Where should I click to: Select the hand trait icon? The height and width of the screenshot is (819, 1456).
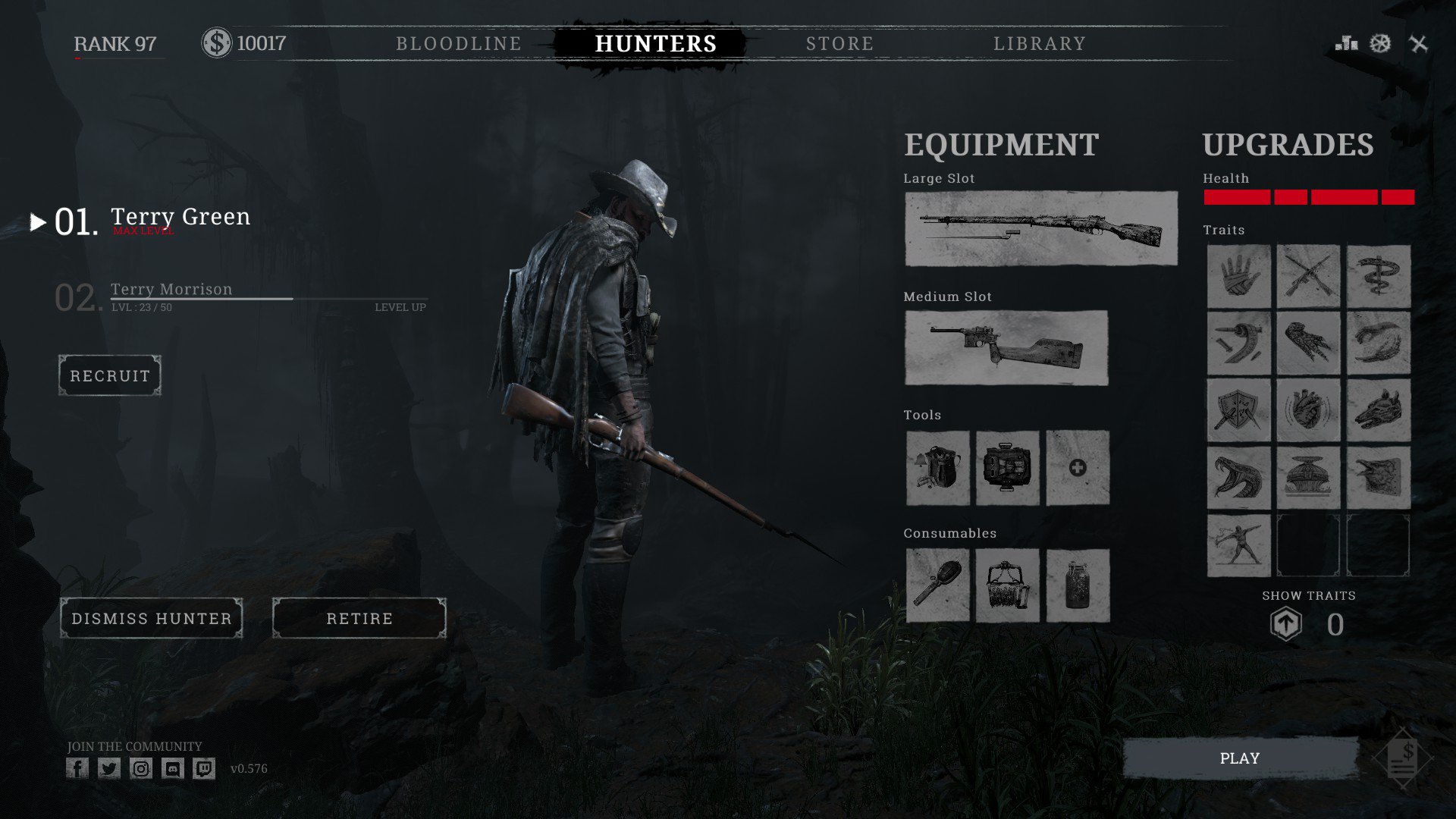click(1238, 275)
